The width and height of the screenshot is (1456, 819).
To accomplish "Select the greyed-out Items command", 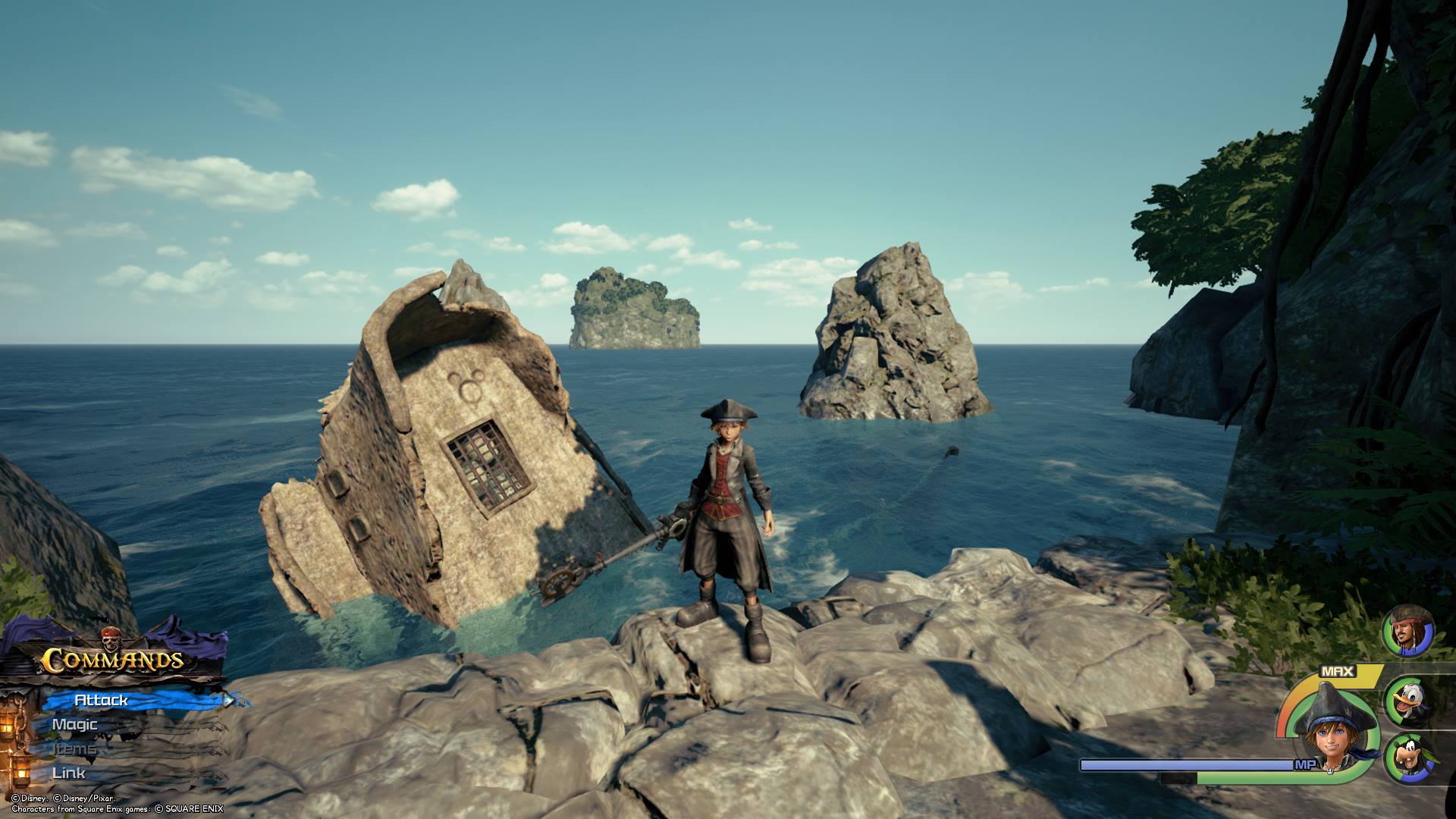I will pos(74,749).
